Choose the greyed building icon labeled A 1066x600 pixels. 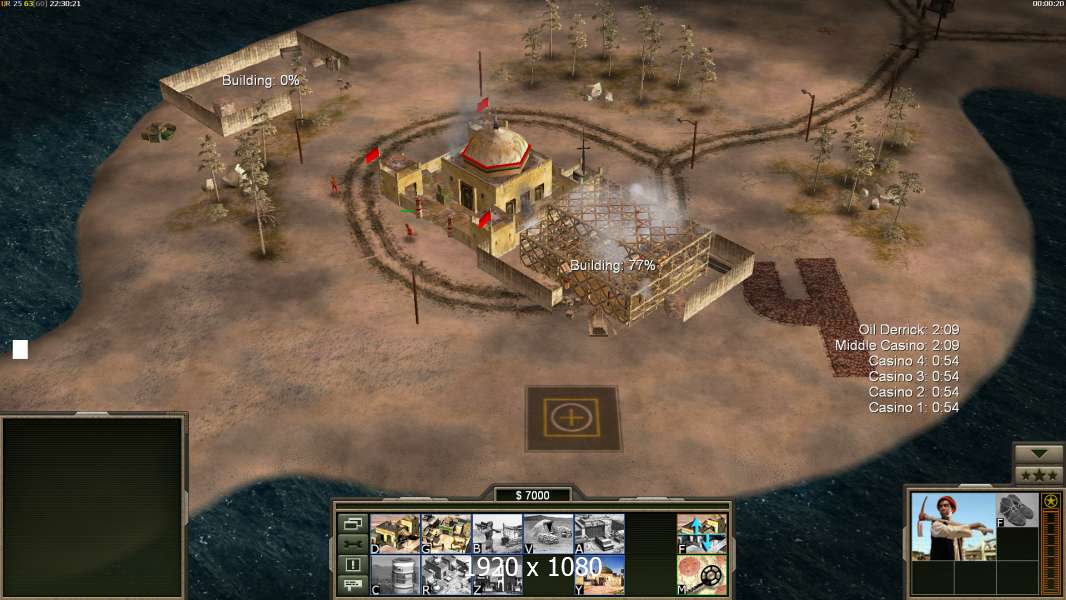click(x=599, y=534)
